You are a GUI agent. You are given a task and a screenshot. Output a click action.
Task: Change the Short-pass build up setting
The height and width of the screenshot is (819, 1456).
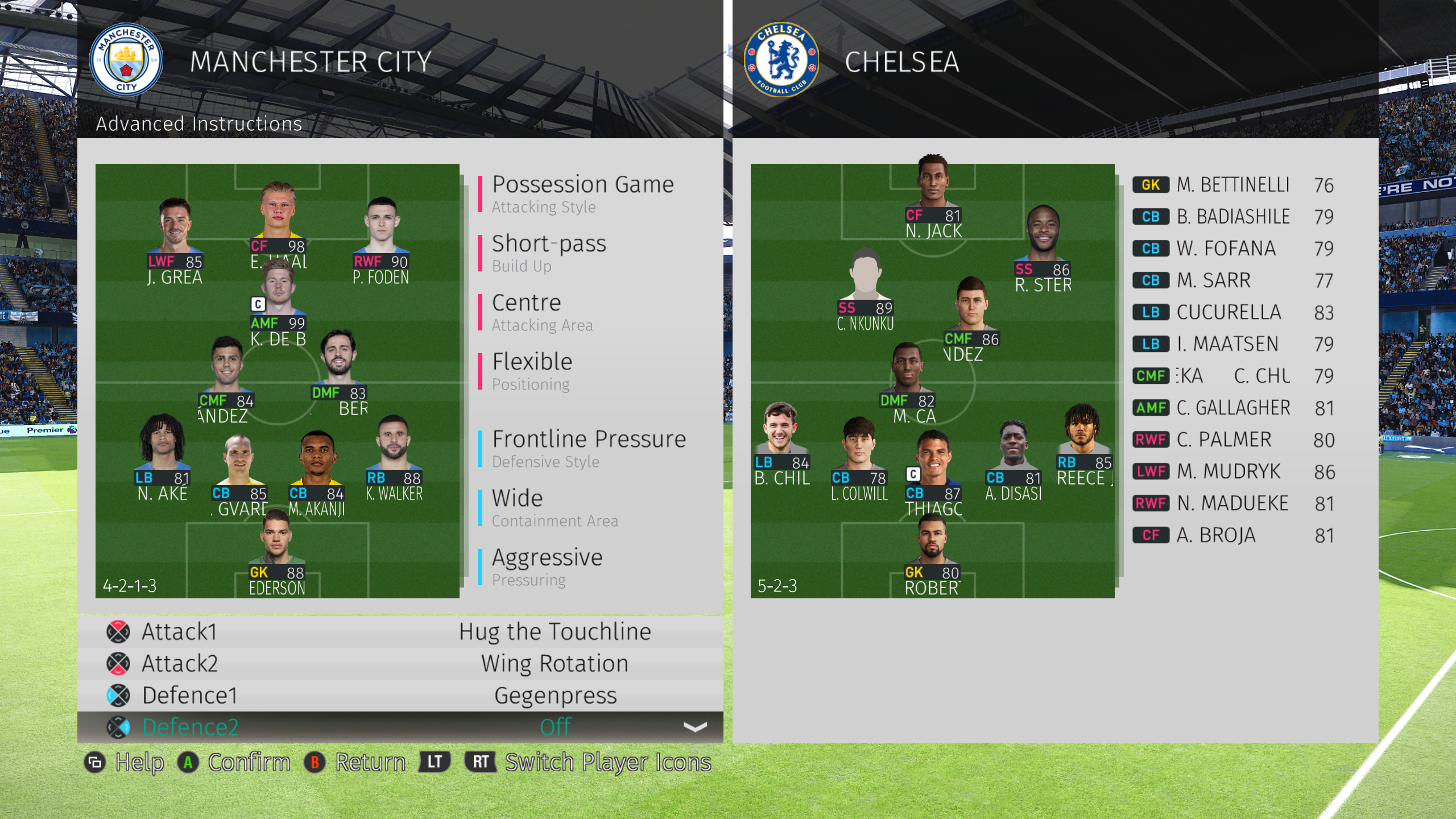point(549,252)
